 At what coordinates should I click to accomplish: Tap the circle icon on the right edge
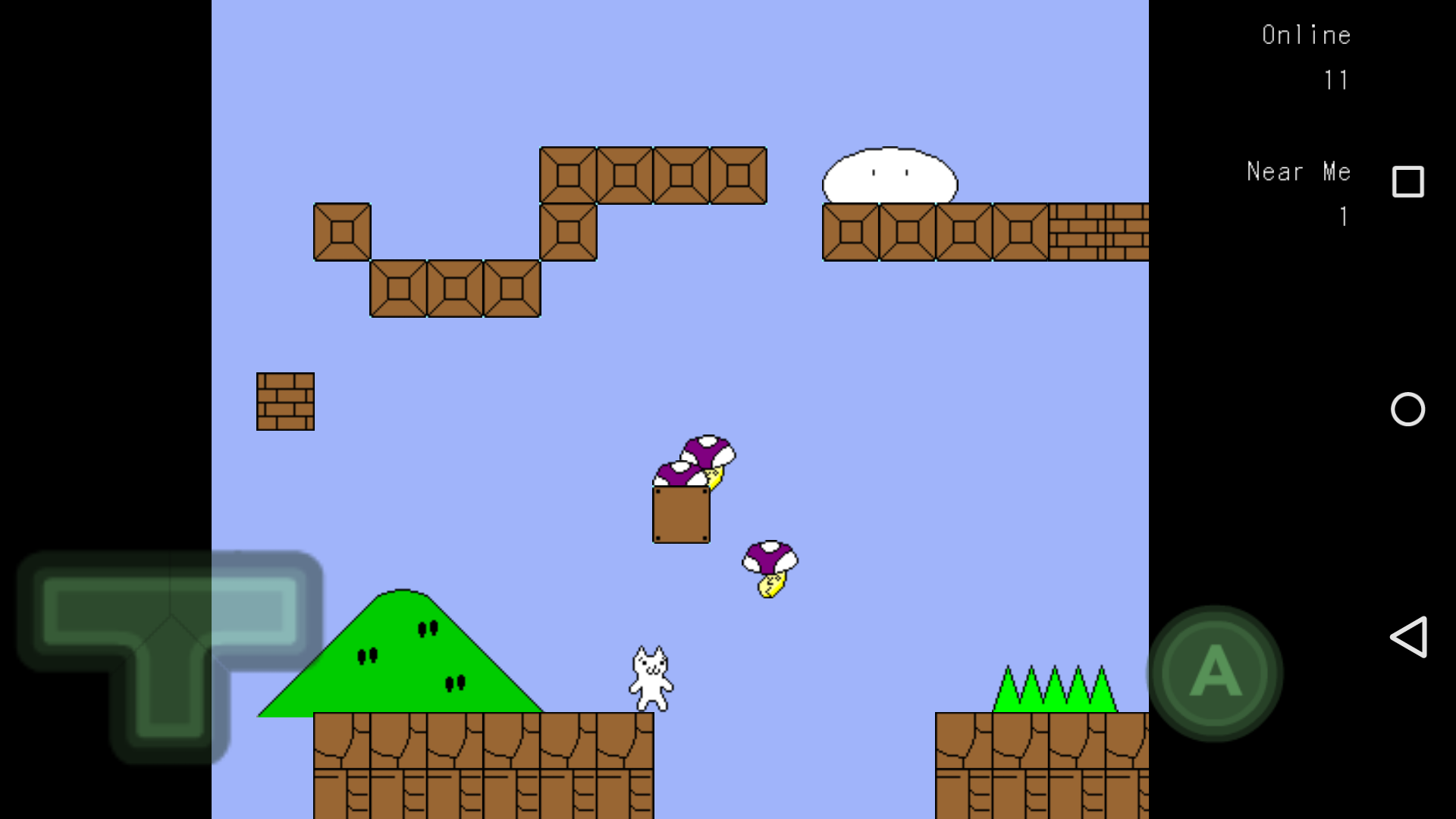(1408, 409)
